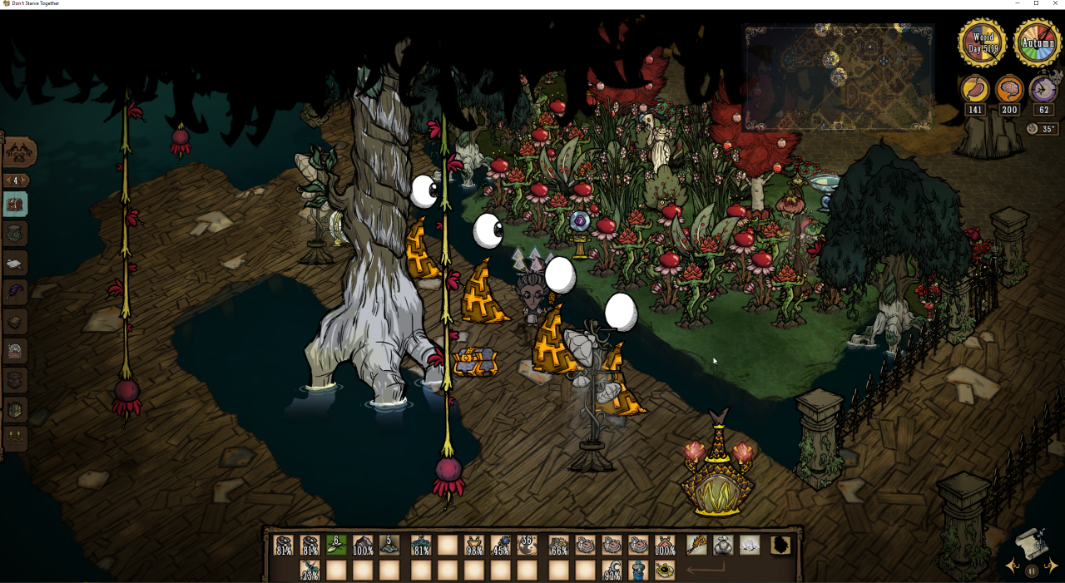The image size is (1065, 583).
Task: Click the blue potion bottle item
Action: tap(638, 571)
